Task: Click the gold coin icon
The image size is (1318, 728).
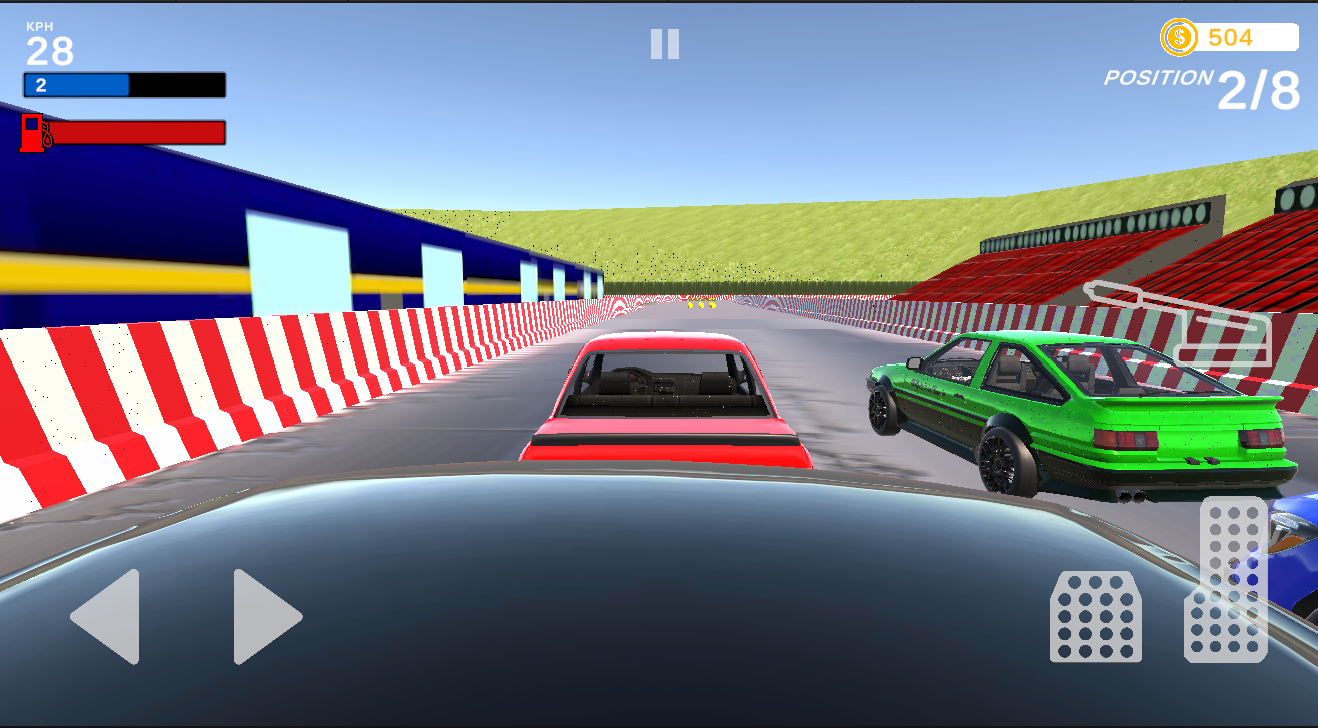Action: coord(1178,38)
